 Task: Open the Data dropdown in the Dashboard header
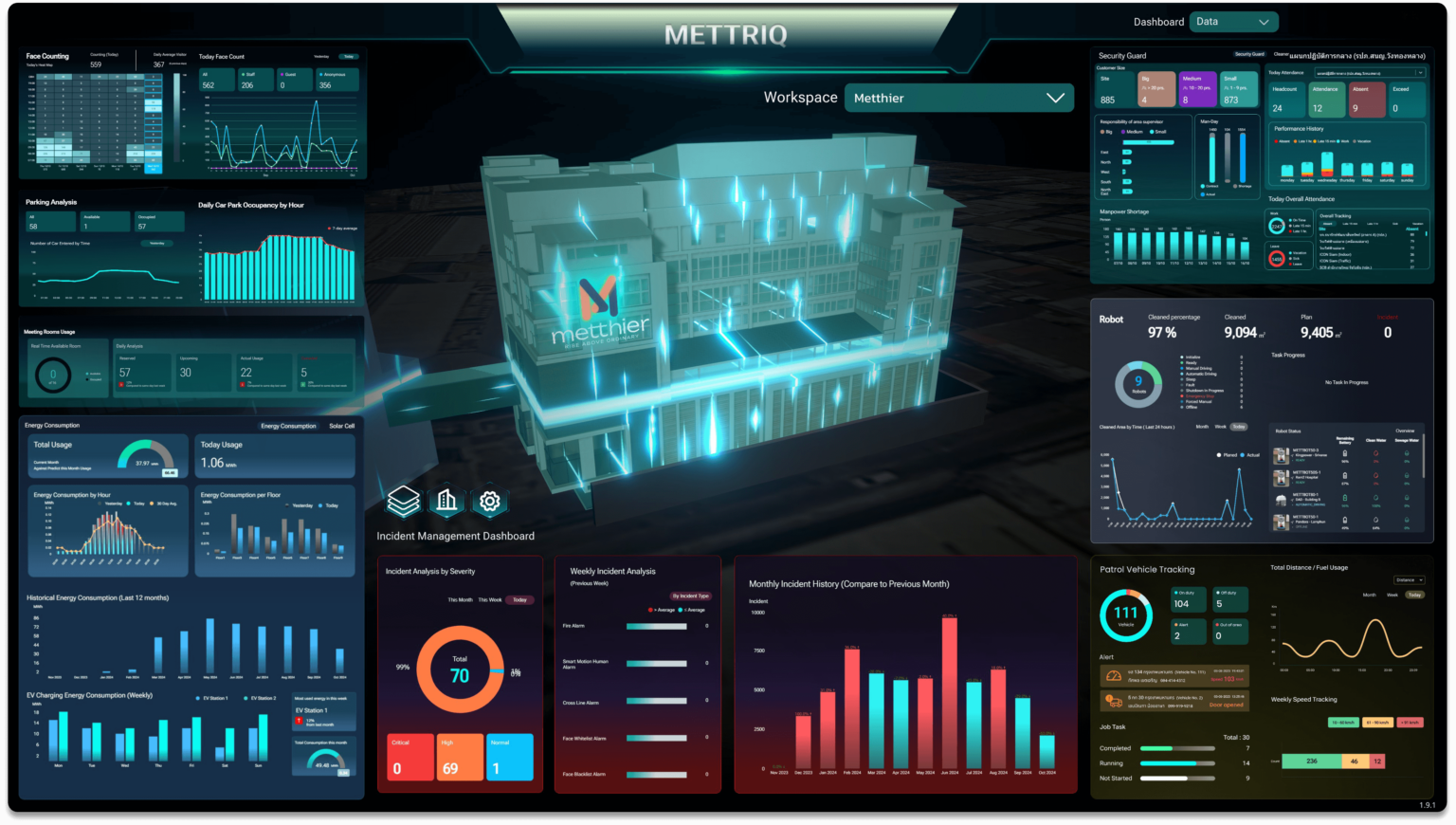(x=1232, y=21)
